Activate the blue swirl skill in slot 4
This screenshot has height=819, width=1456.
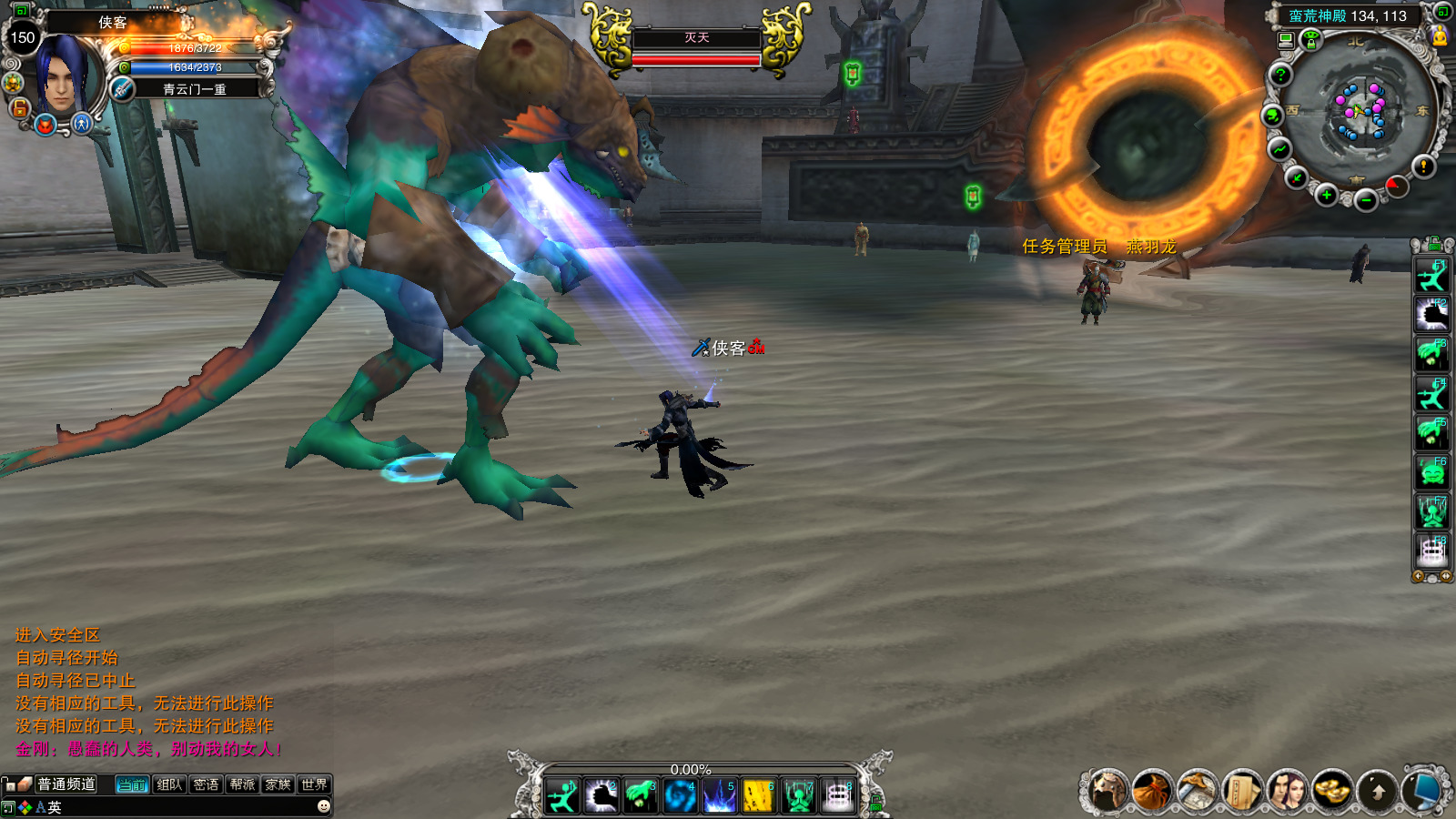(680, 797)
